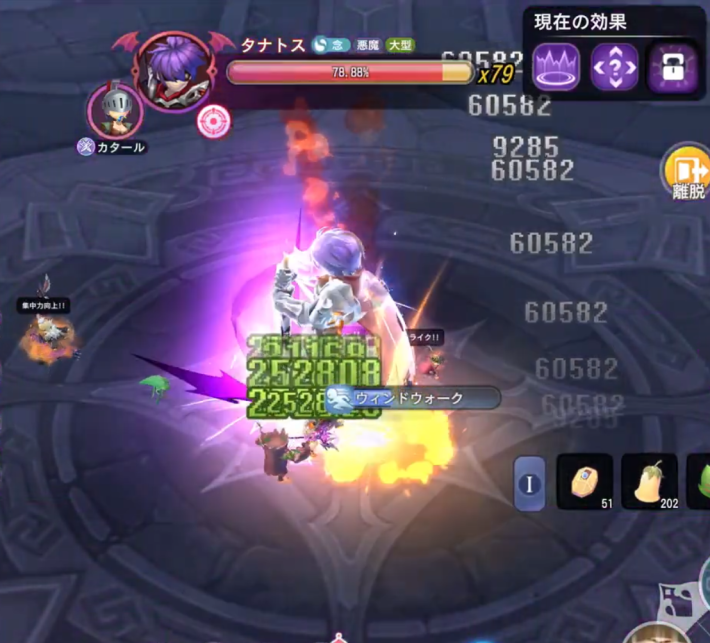Image resolution: width=710 pixels, height=643 pixels.
Task: Inspect the padlock effect icon
Action: 672,68
